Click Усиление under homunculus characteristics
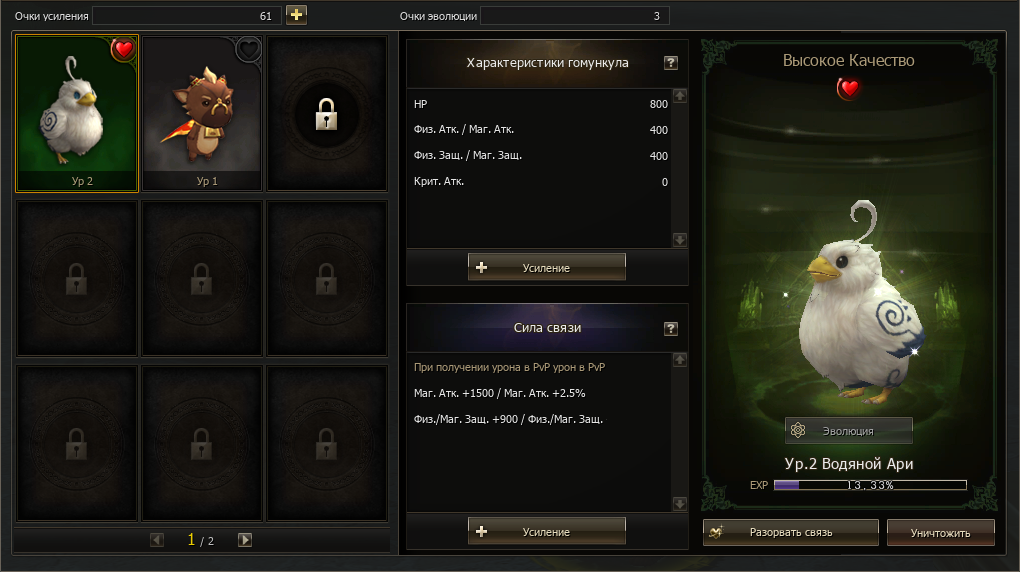The height and width of the screenshot is (572, 1020). tap(546, 267)
